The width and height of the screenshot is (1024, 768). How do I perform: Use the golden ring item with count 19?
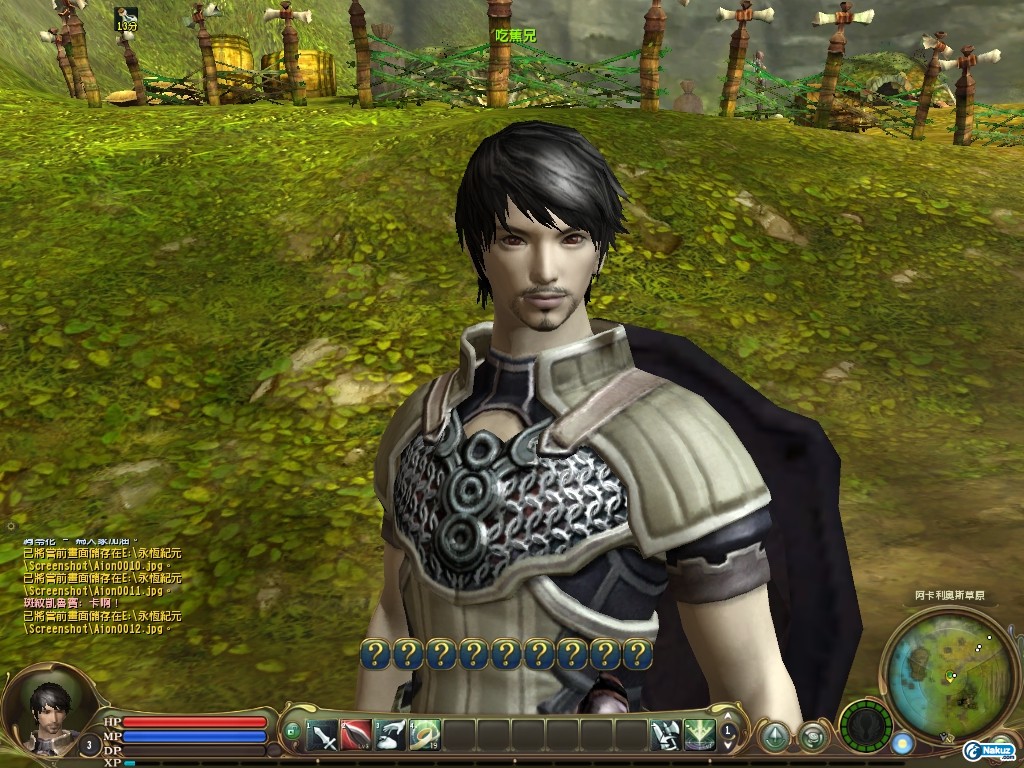coord(425,736)
